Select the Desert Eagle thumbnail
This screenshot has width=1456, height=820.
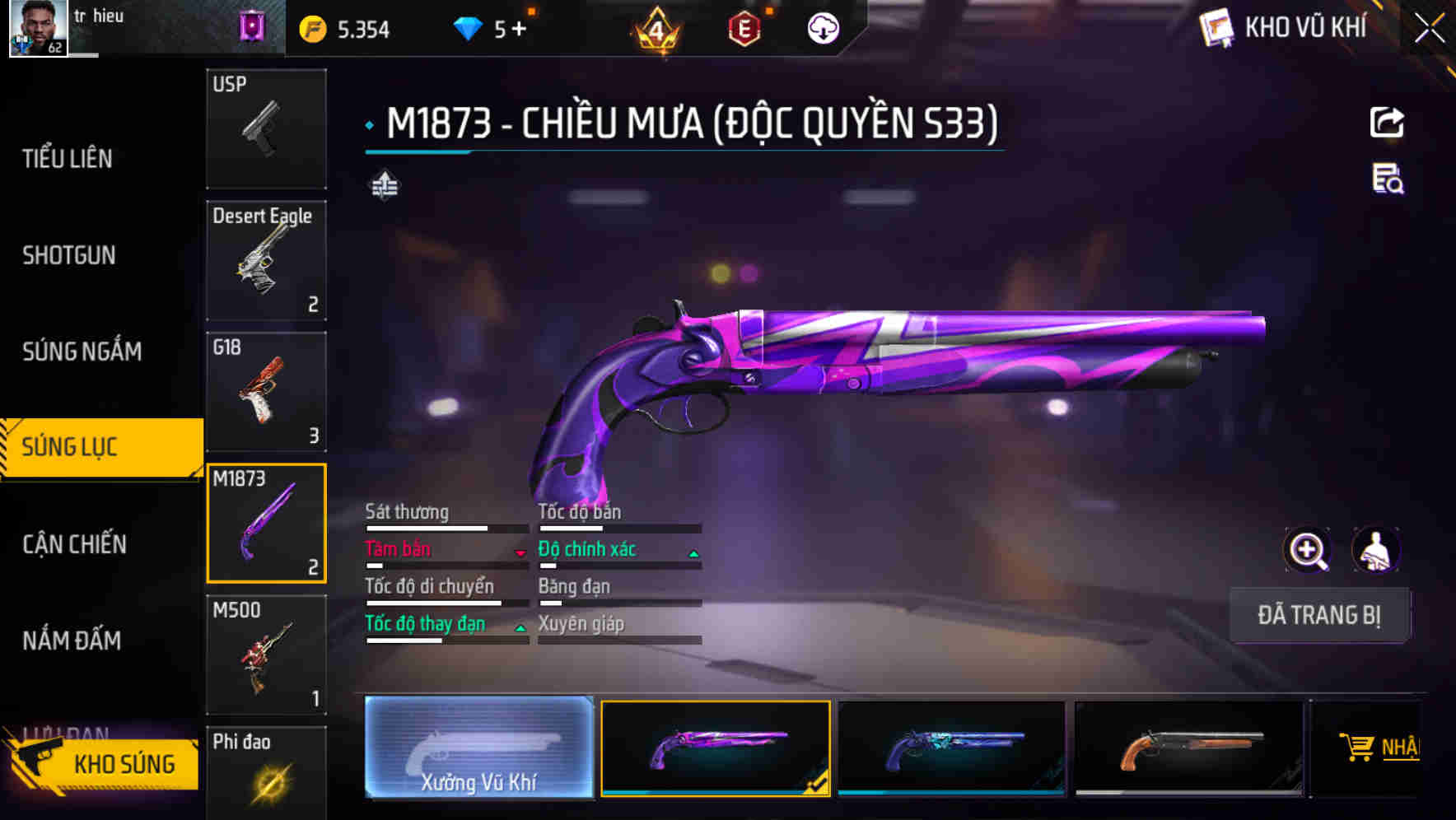(266, 259)
